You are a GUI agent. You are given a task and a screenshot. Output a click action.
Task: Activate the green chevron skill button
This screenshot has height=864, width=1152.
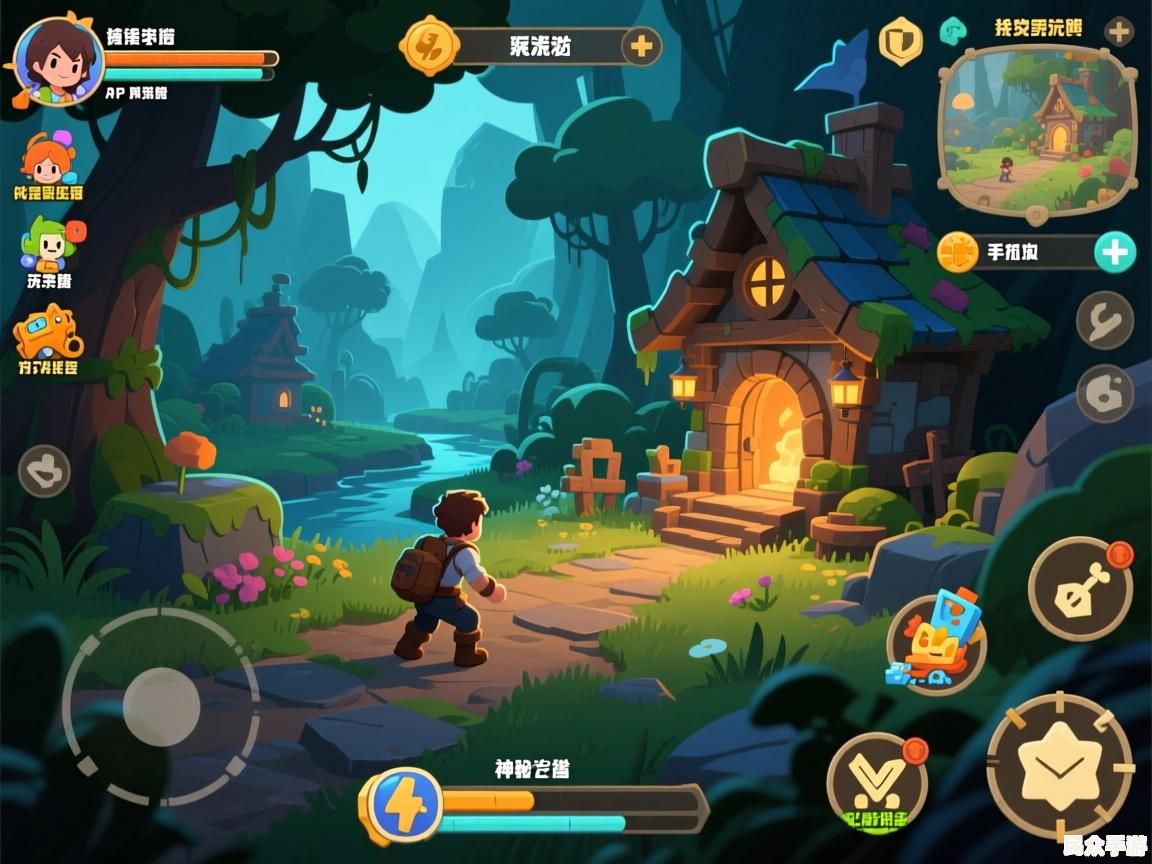877,782
